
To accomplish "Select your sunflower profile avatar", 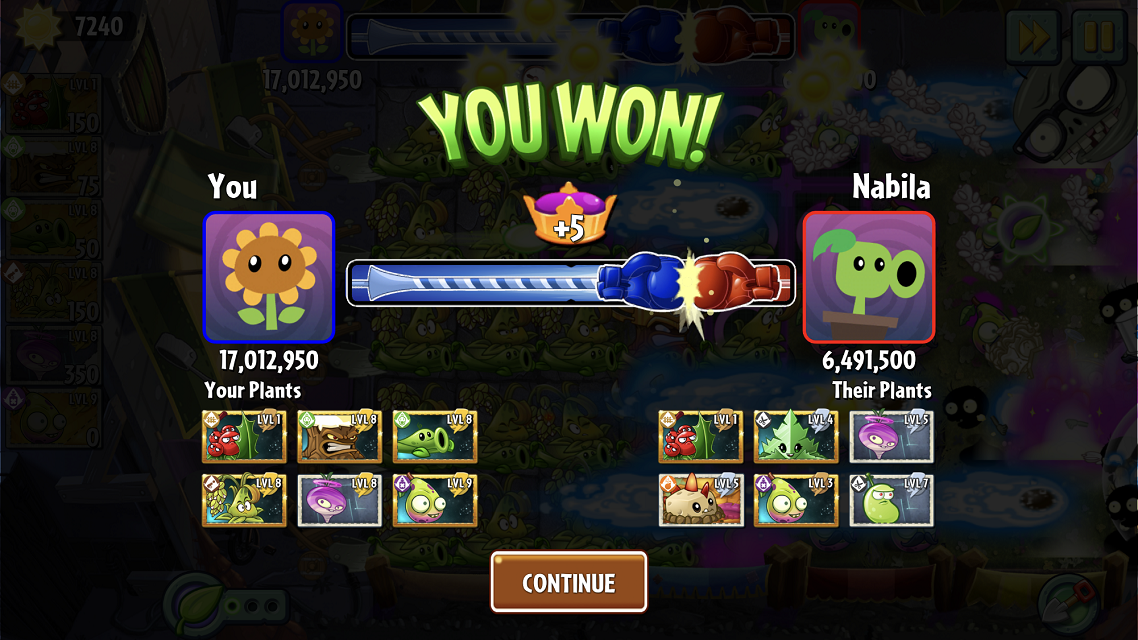I will tap(268, 277).
